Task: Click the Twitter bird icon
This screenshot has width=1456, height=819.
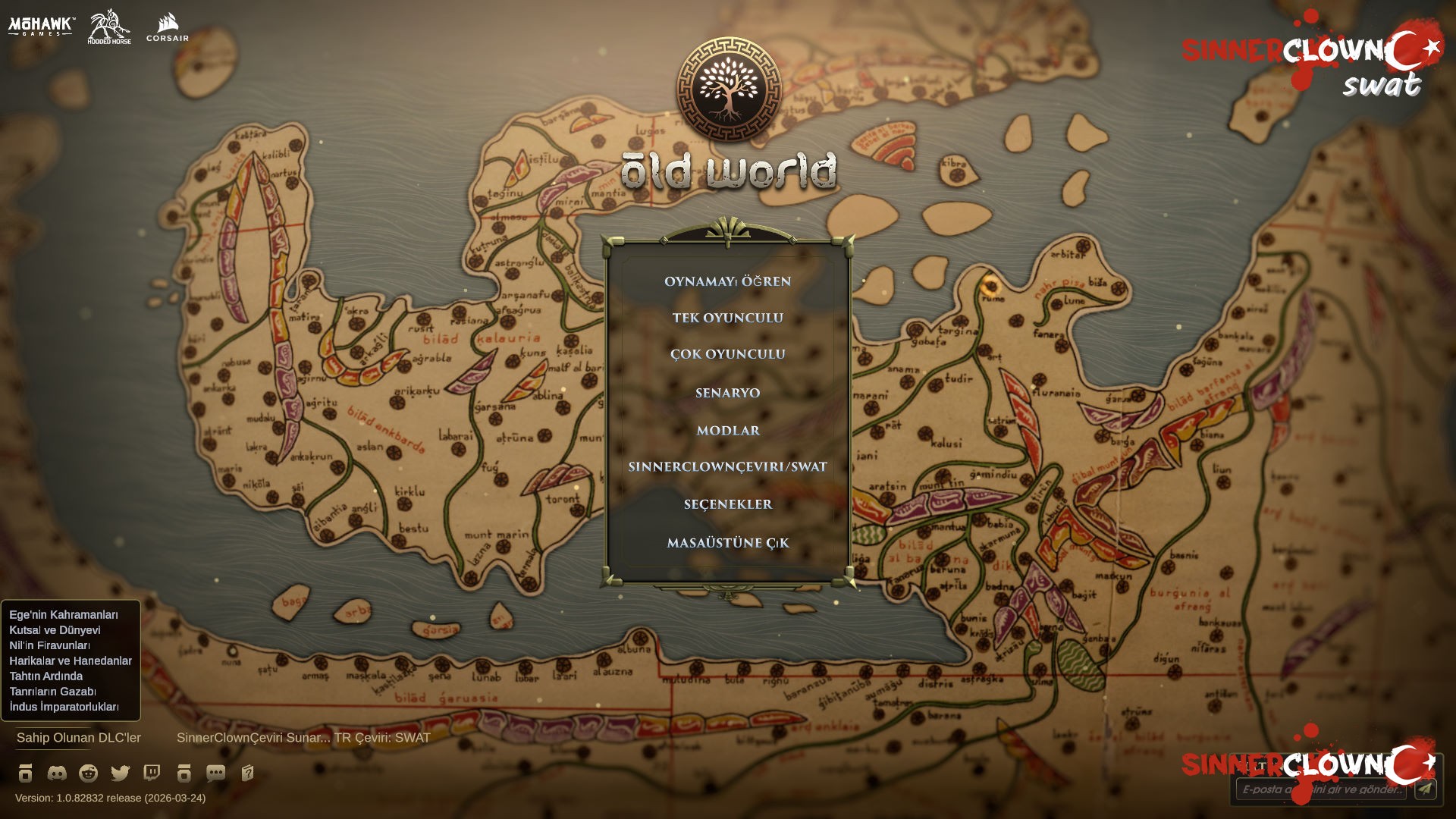Action: point(119,773)
